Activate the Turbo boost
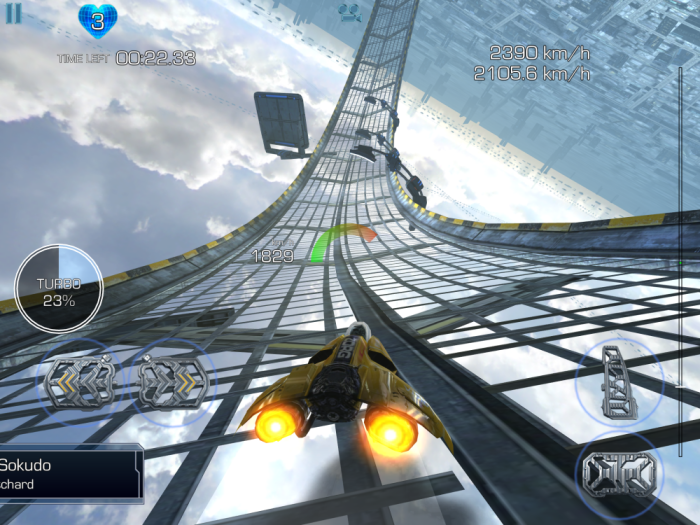This screenshot has height=525, width=700. (58, 288)
